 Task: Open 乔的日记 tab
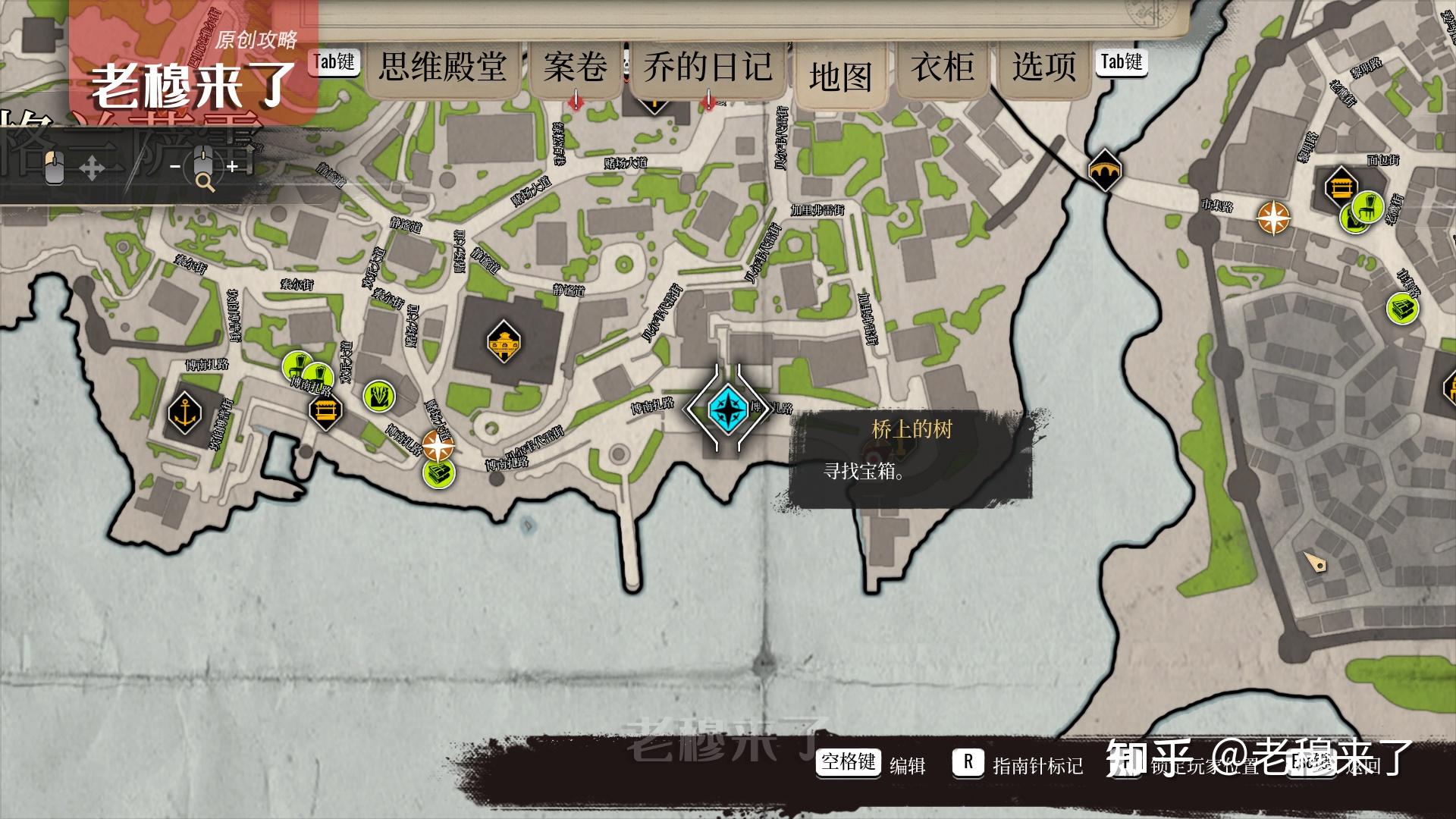tap(708, 67)
